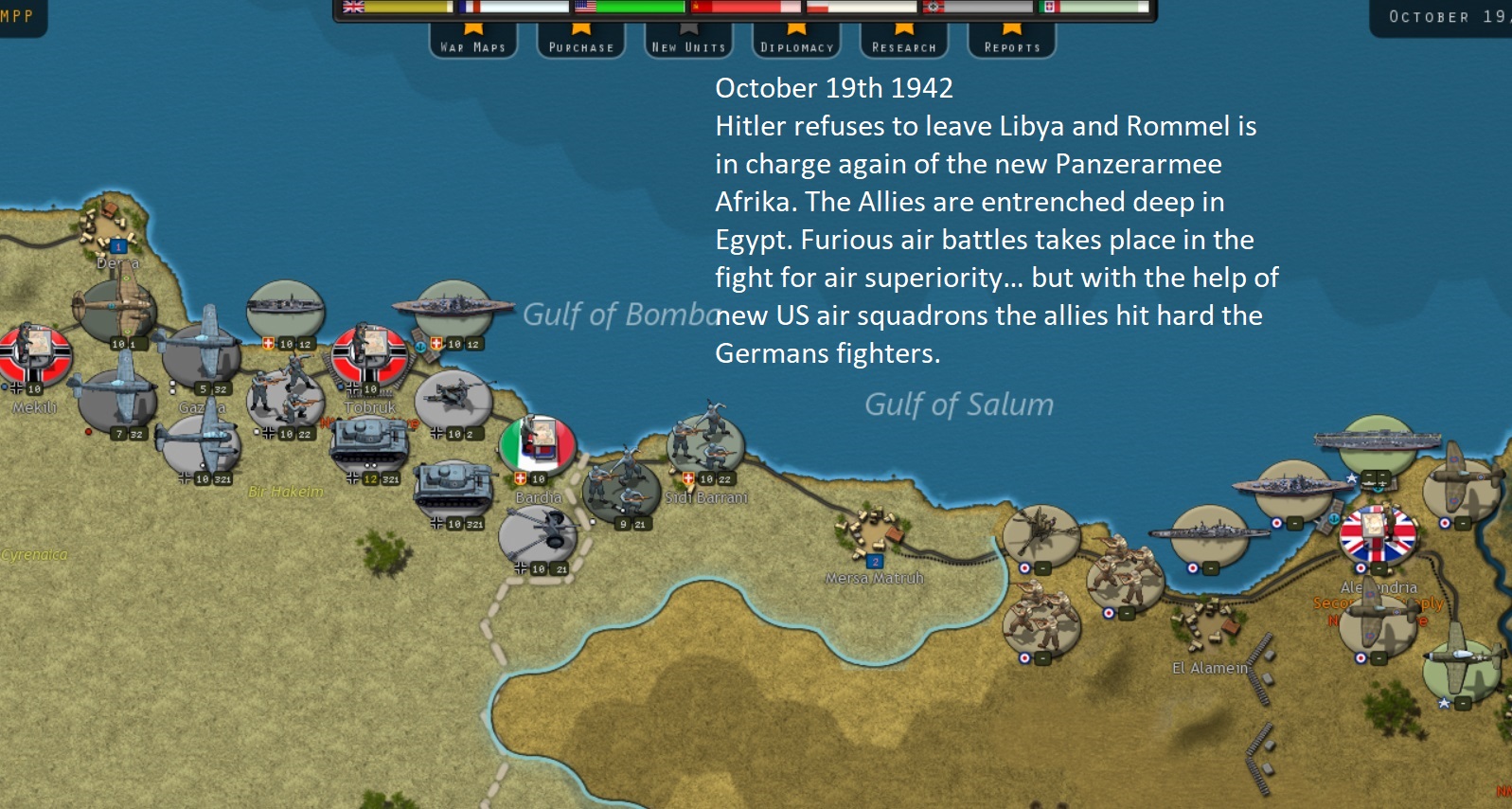Select the German HQ unit at Mekili
Image resolution: width=1512 pixels, height=809 pixels.
click(35, 353)
